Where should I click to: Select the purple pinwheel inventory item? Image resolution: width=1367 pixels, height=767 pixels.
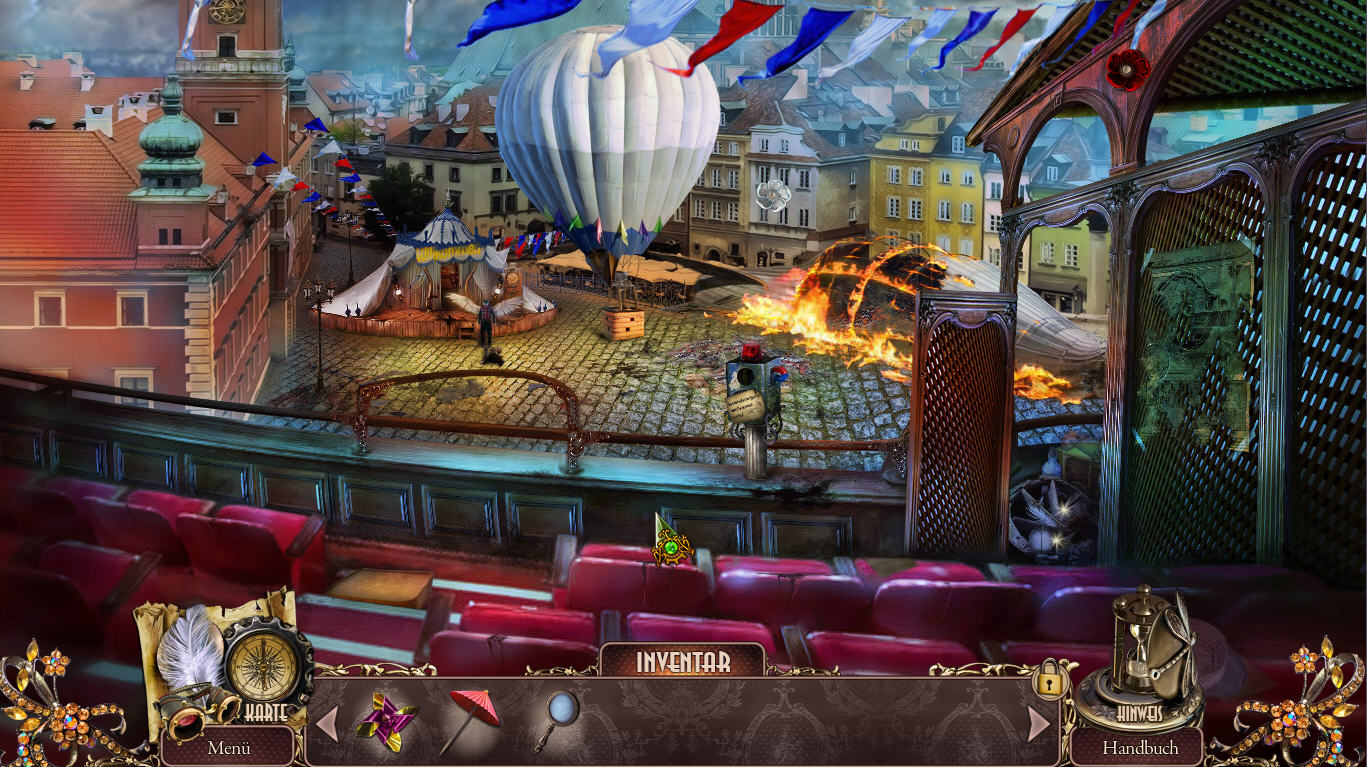[386, 720]
